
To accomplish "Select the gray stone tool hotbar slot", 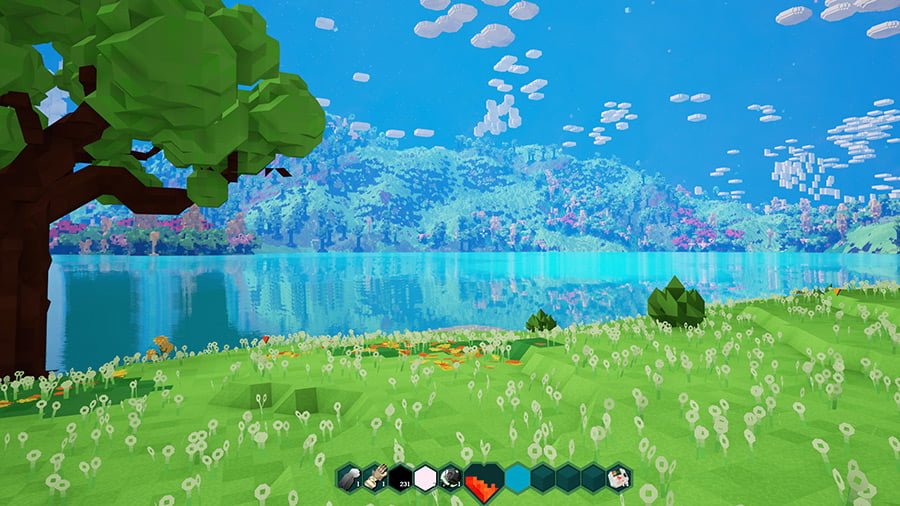I will (349, 477).
